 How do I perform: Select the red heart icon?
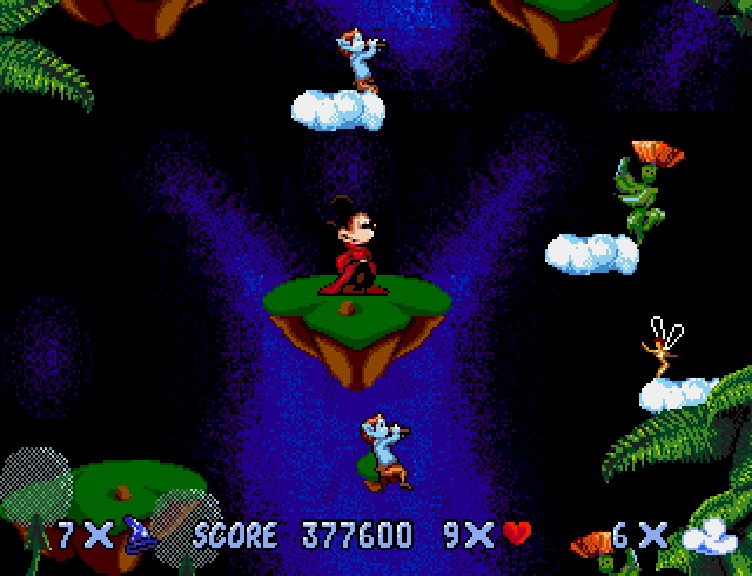pos(516,533)
